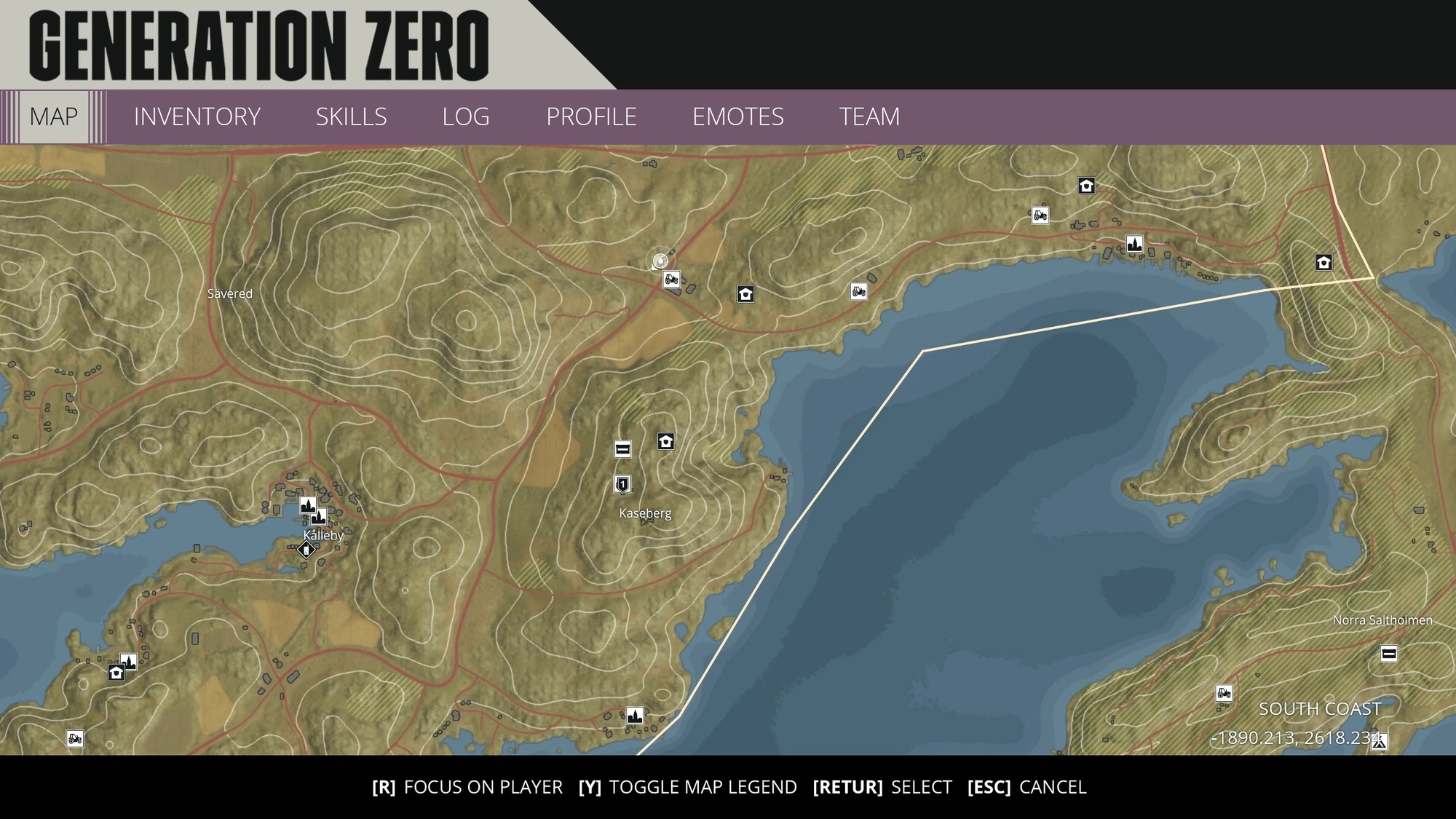1456x819 pixels.
Task: Click the safehouse icon southwest near the shoreline village
Action: 115,673
